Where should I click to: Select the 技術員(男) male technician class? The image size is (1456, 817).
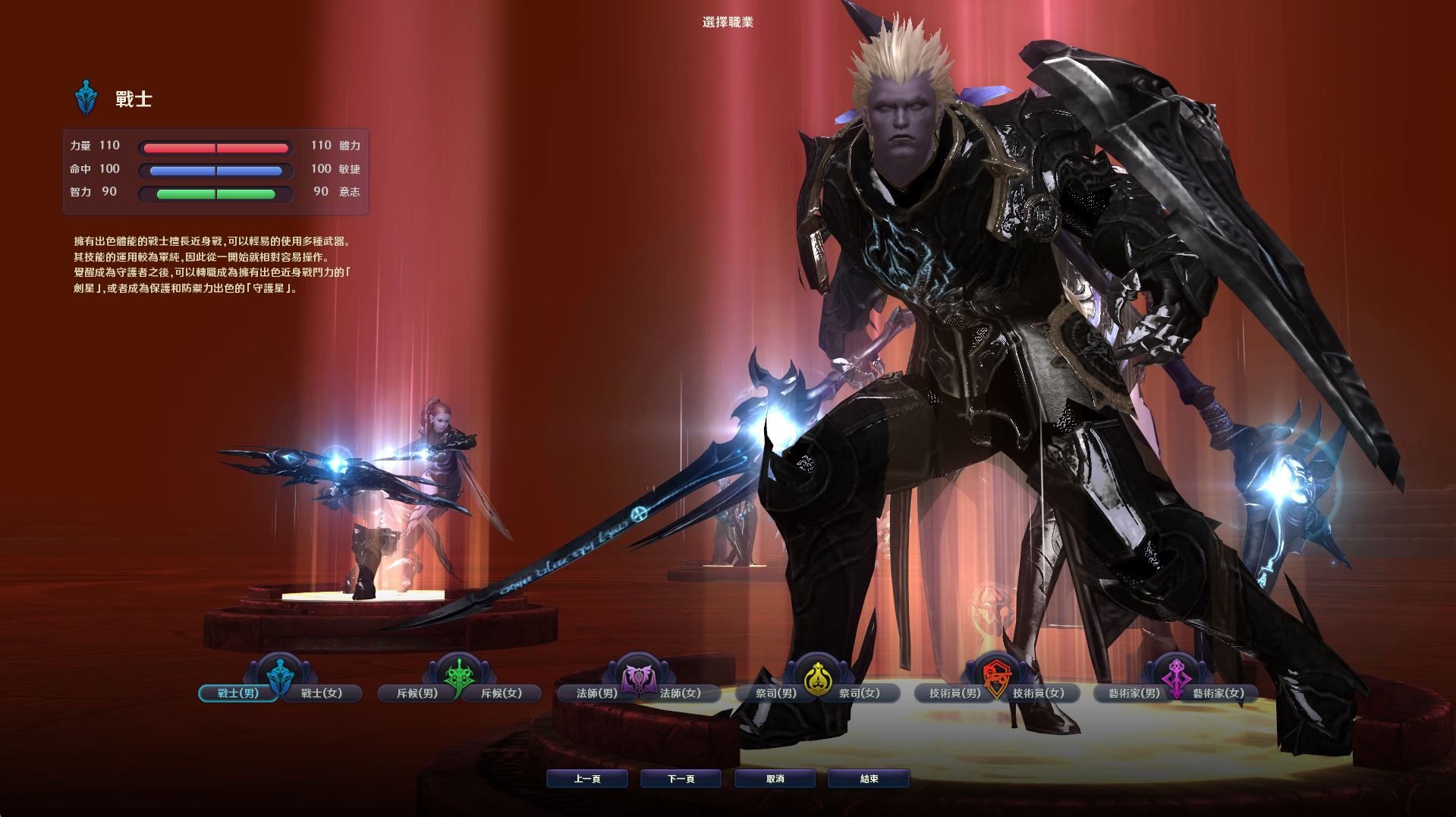click(955, 693)
